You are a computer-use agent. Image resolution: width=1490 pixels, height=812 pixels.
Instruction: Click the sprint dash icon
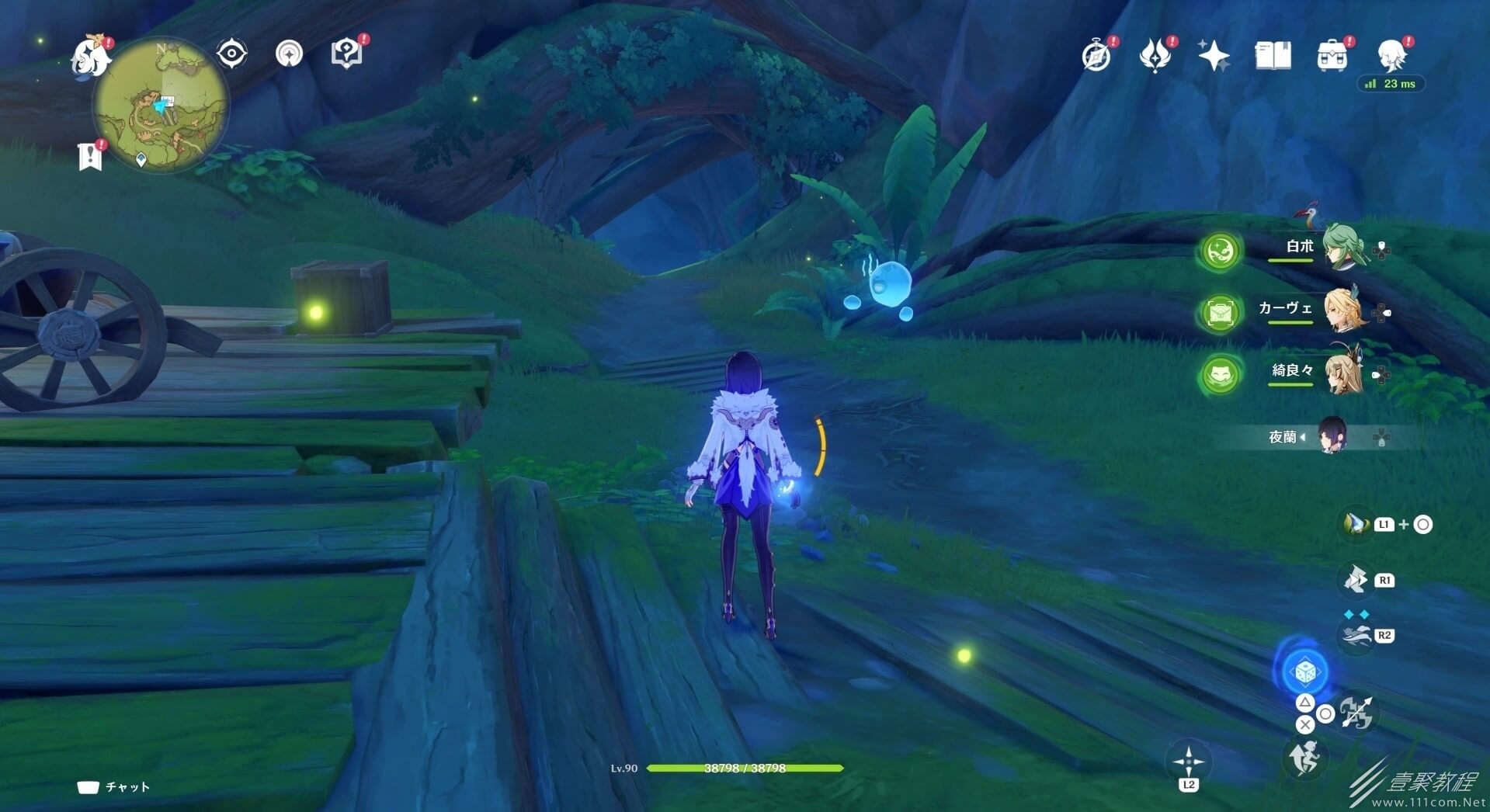pos(1304,757)
